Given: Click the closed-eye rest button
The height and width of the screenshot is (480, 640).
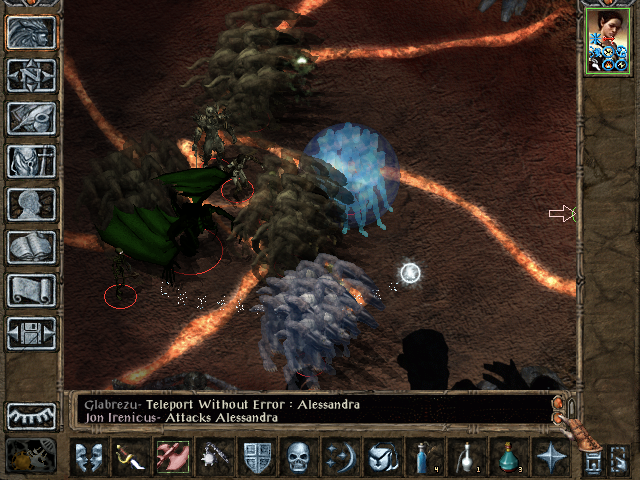Looking at the screenshot, I should (32, 415).
